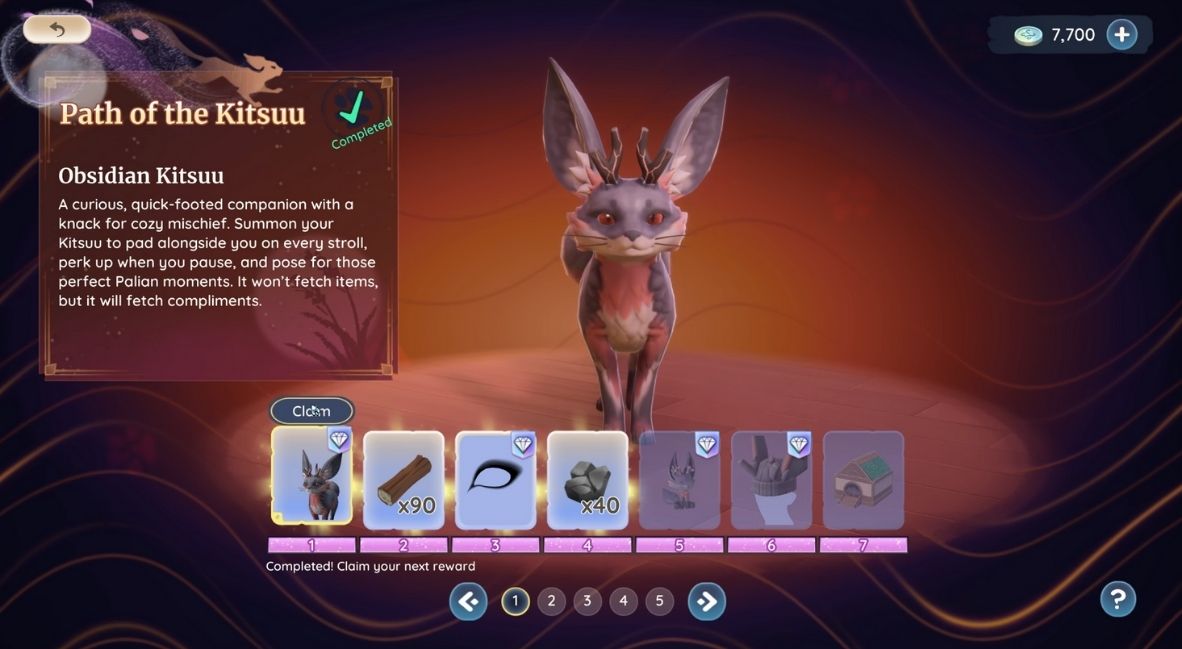Viewport: 1182px width, 649px height.
Task: Choose the locked pet house reward
Action: 863,480
